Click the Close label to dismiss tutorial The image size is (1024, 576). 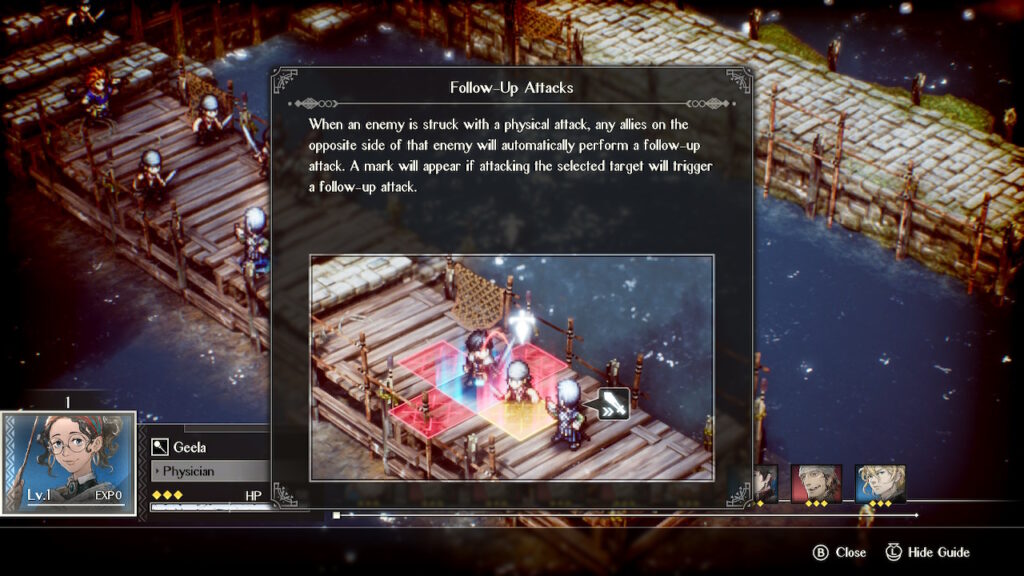pos(850,552)
